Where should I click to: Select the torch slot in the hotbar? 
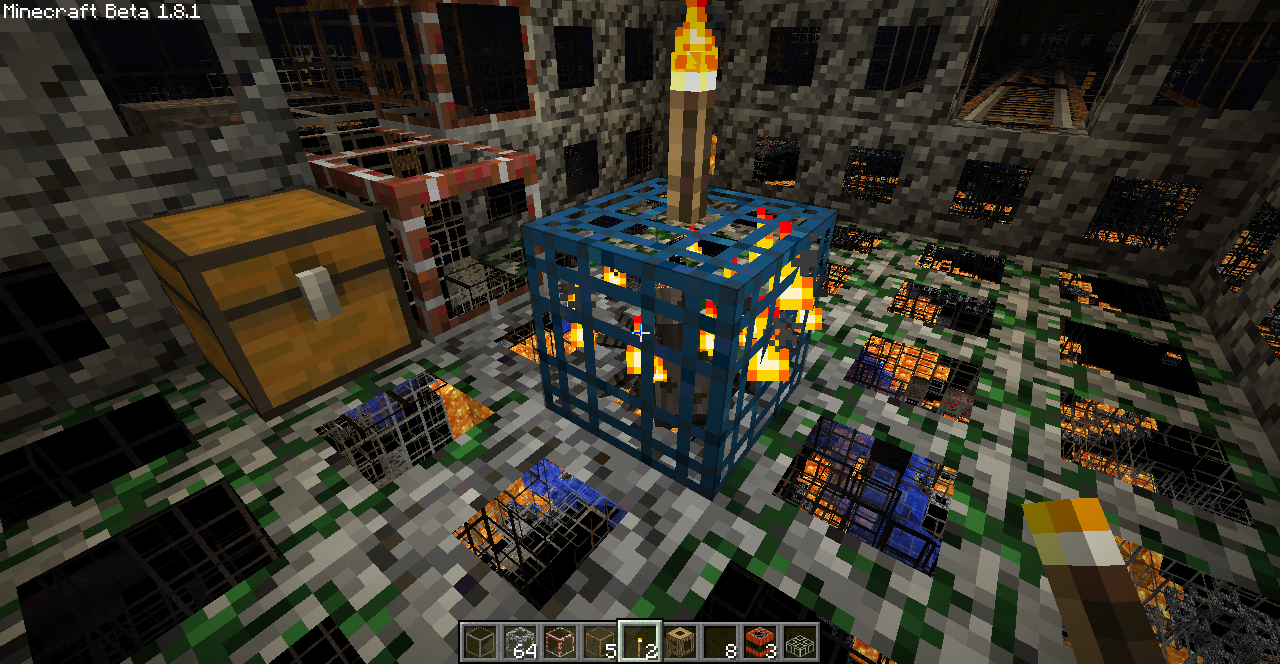(640, 641)
